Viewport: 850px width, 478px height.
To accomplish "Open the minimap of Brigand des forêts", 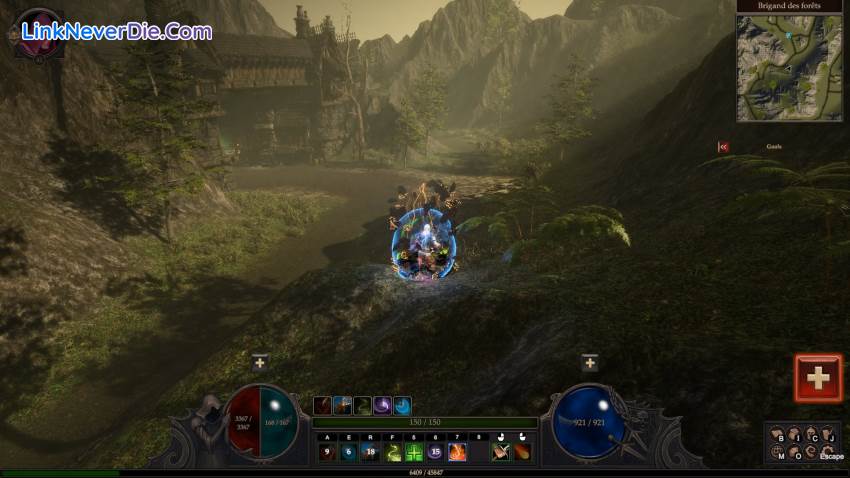I will (x=789, y=67).
